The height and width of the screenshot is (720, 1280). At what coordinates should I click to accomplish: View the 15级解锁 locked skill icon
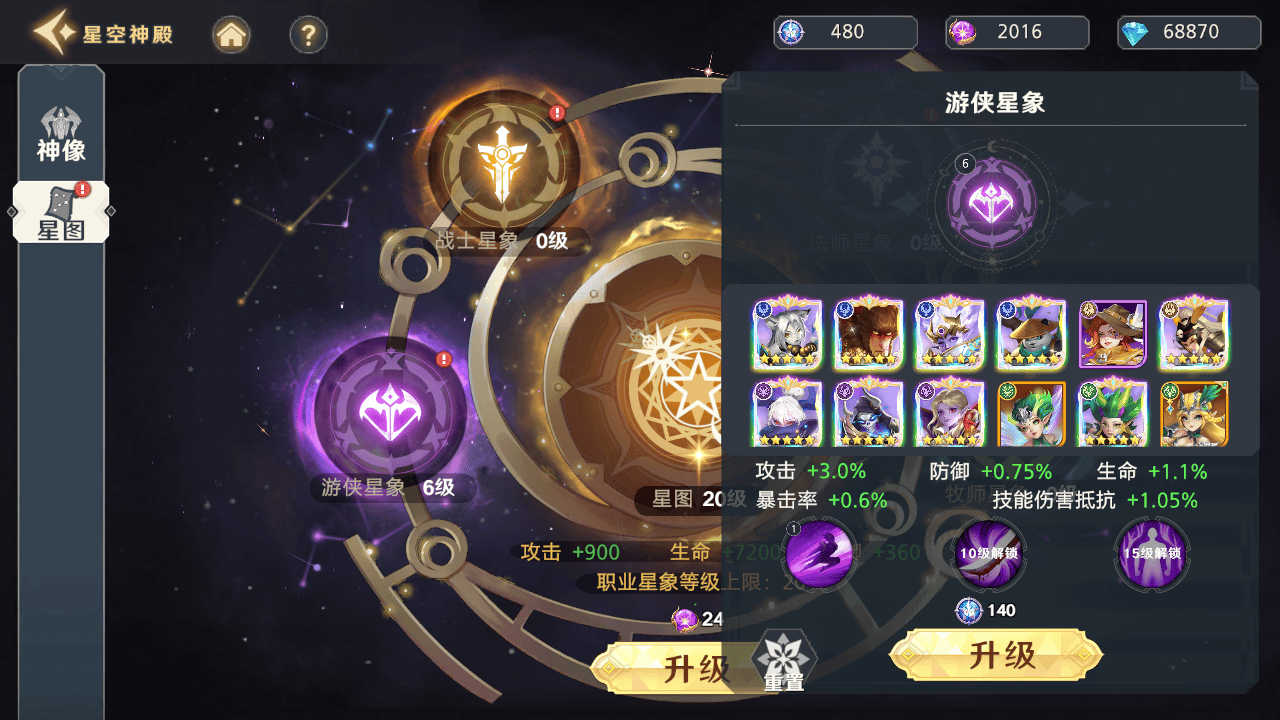click(1150, 555)
